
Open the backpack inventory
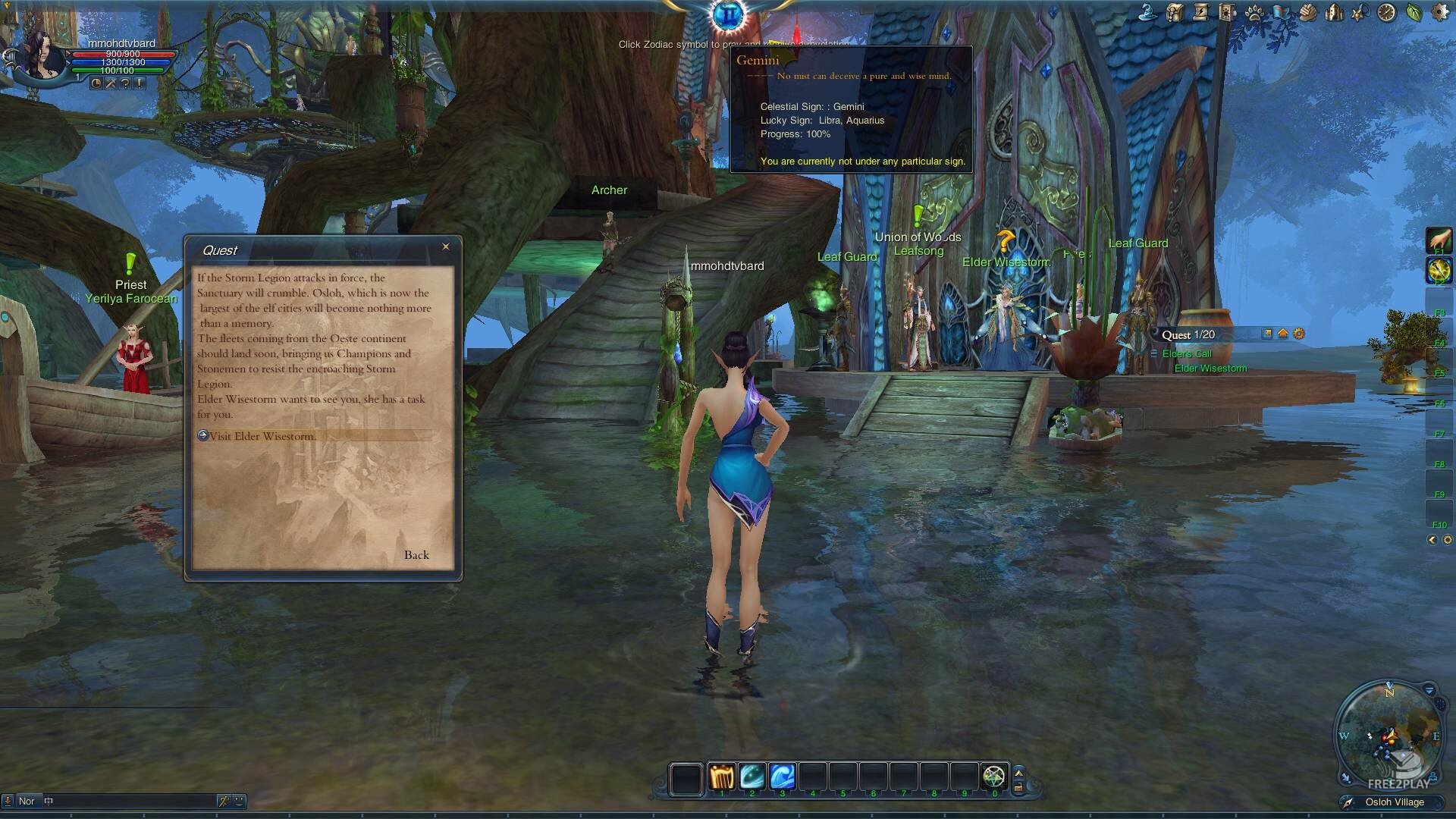[1175, 12]
